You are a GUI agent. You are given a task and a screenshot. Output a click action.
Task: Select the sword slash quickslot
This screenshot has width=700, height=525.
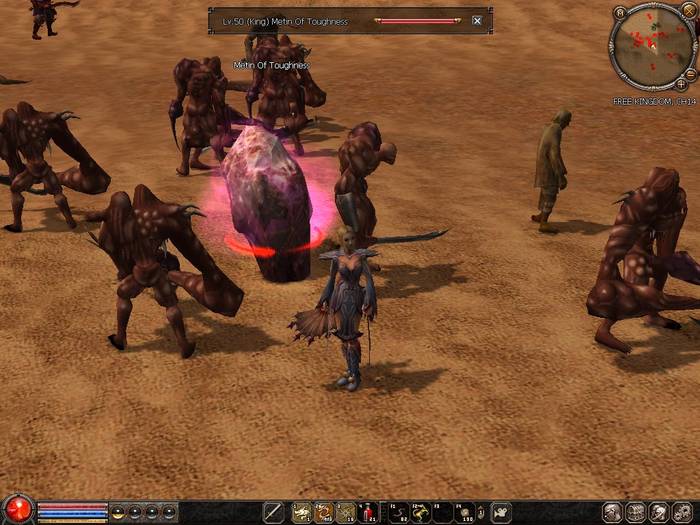pyautogui.click(x=274, y=512)
